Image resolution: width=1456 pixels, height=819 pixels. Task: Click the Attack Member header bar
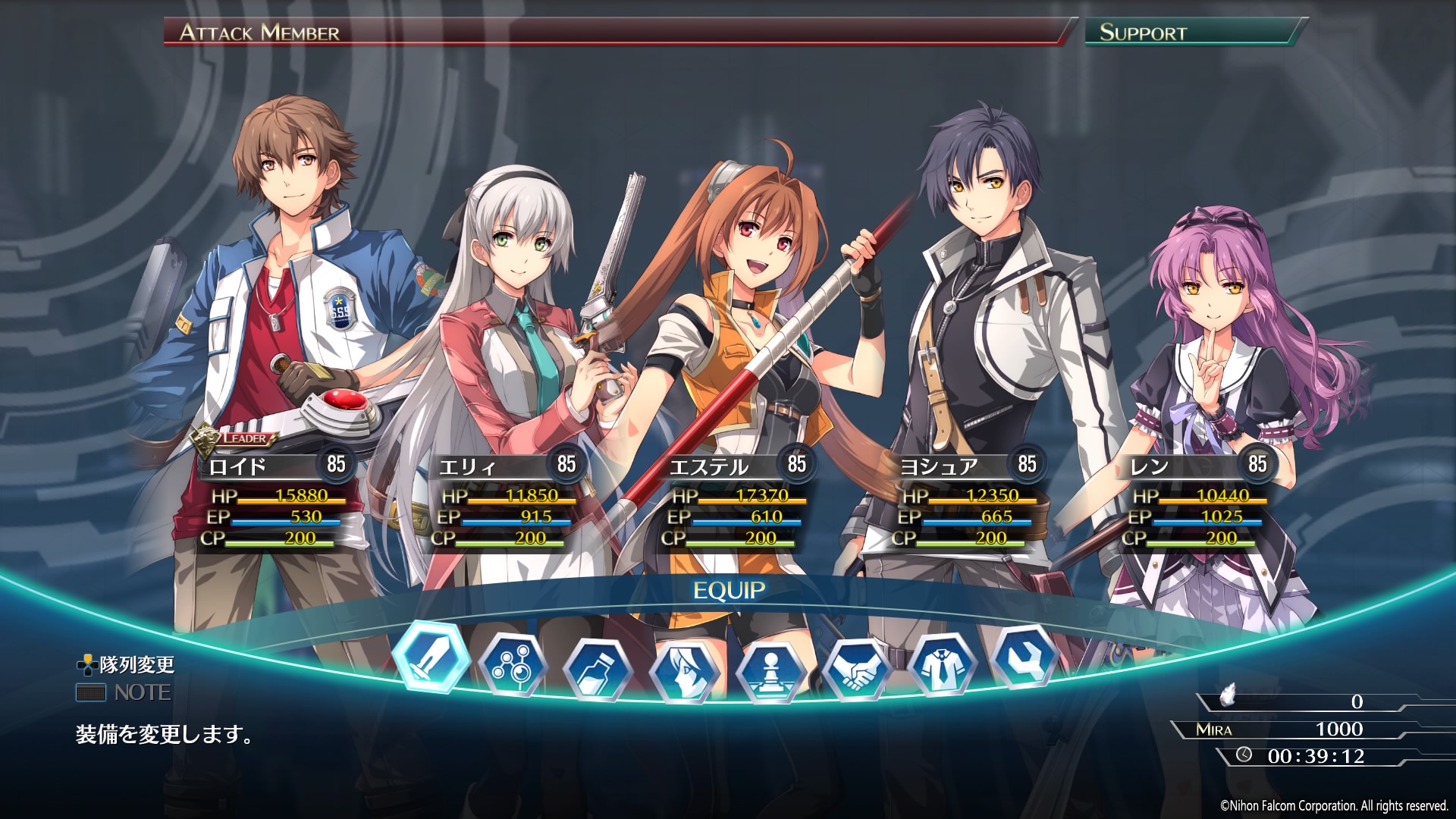tap(618, 33)
